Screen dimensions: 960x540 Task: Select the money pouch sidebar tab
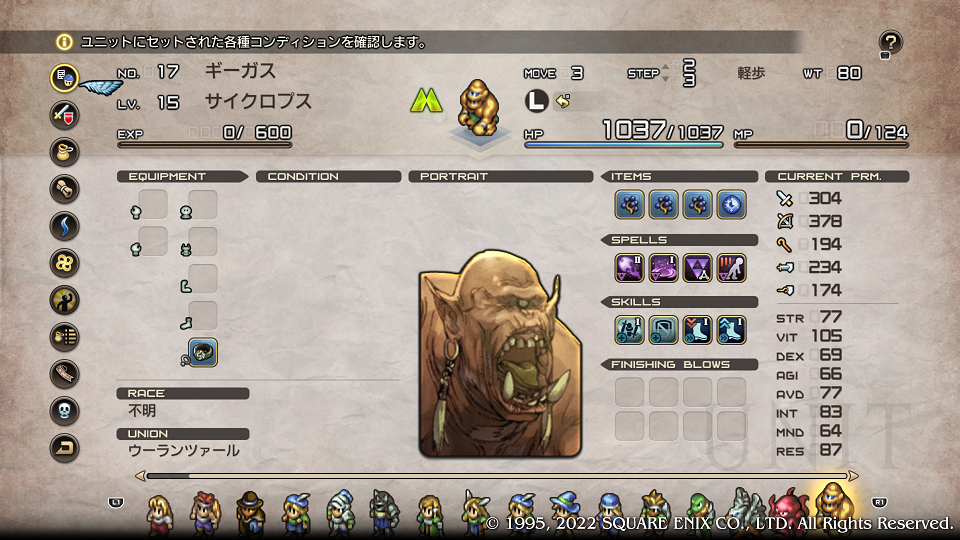(65, 152)
